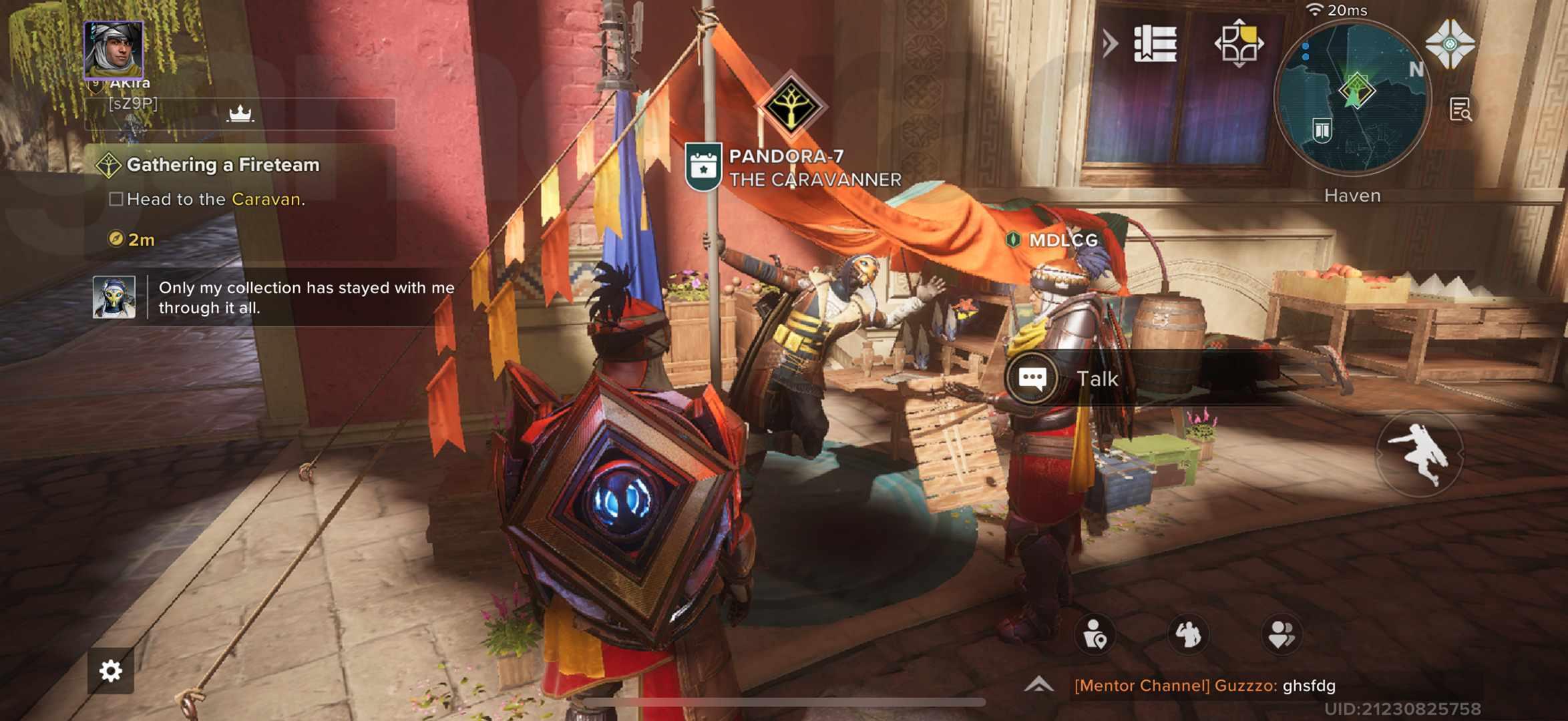Open the Haven minimap
Viewport: 1568px width, 721px height.
1352,98
